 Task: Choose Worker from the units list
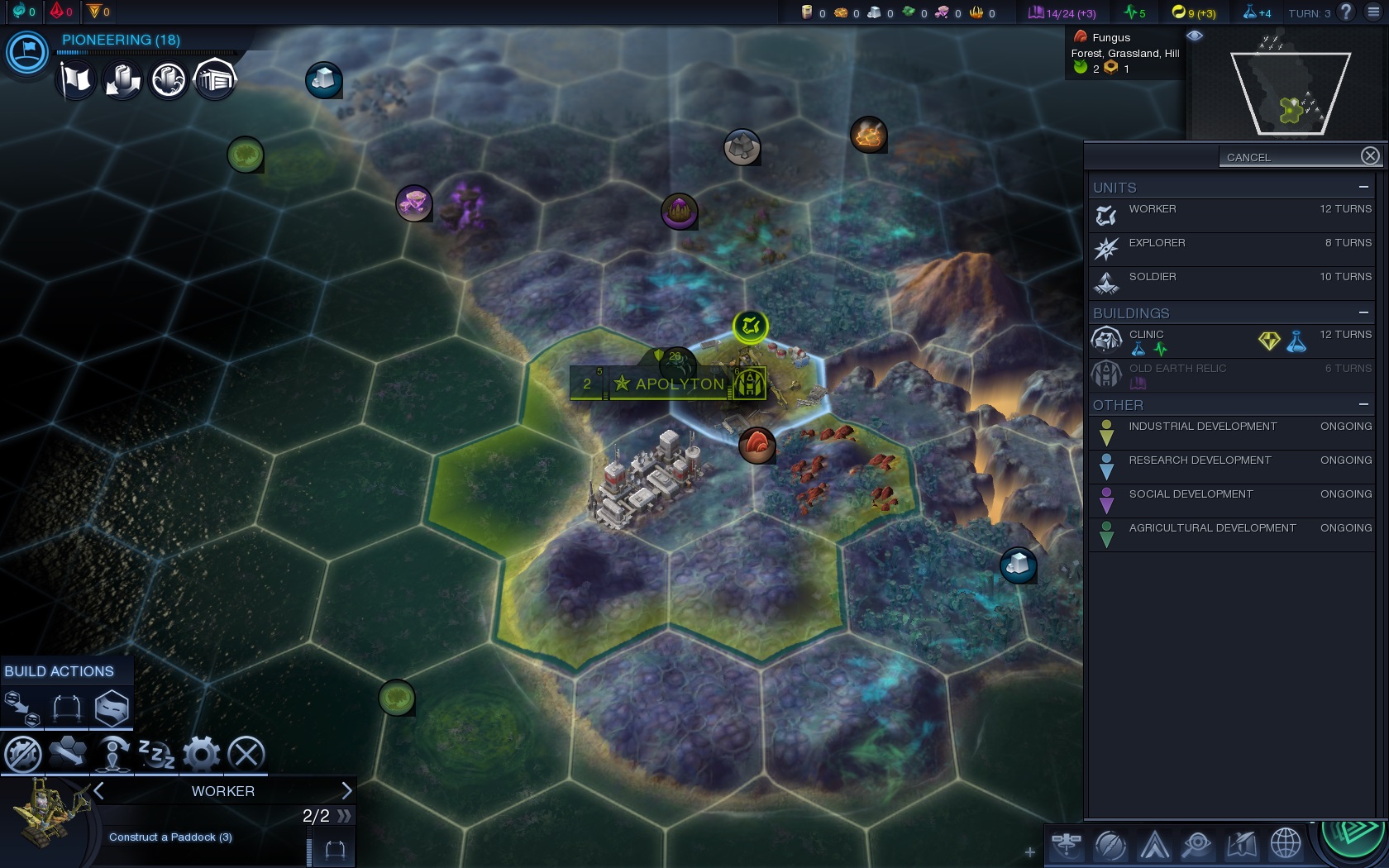1232,215
